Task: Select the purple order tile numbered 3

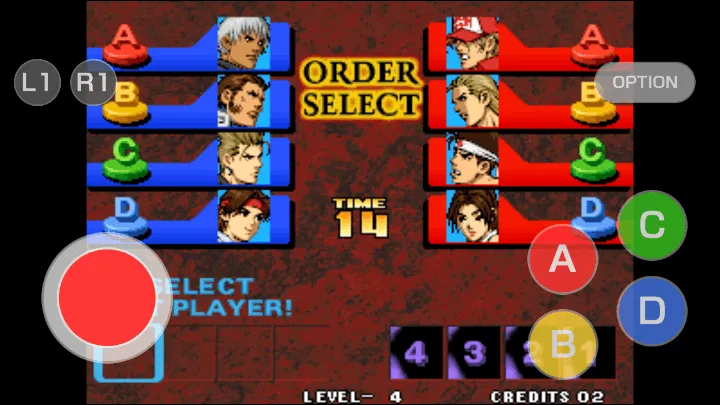Action: 473,351
